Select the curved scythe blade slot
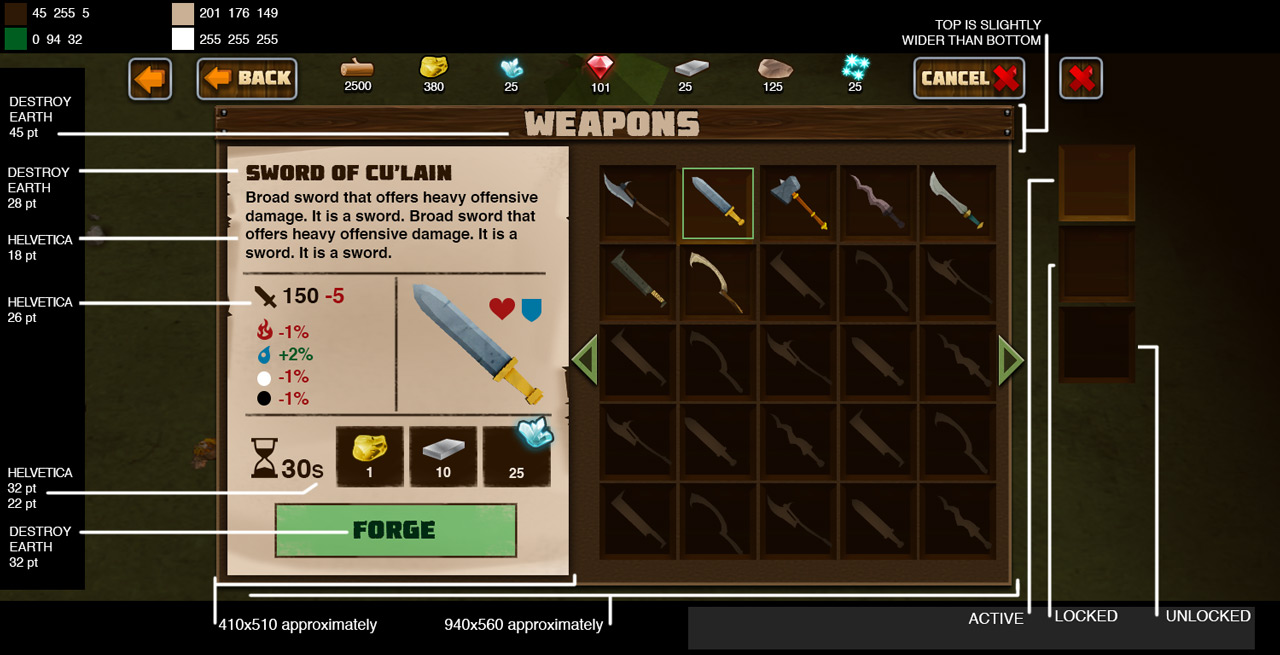Viewport: 1280px width, 655px height. click(x=718, y=282)
